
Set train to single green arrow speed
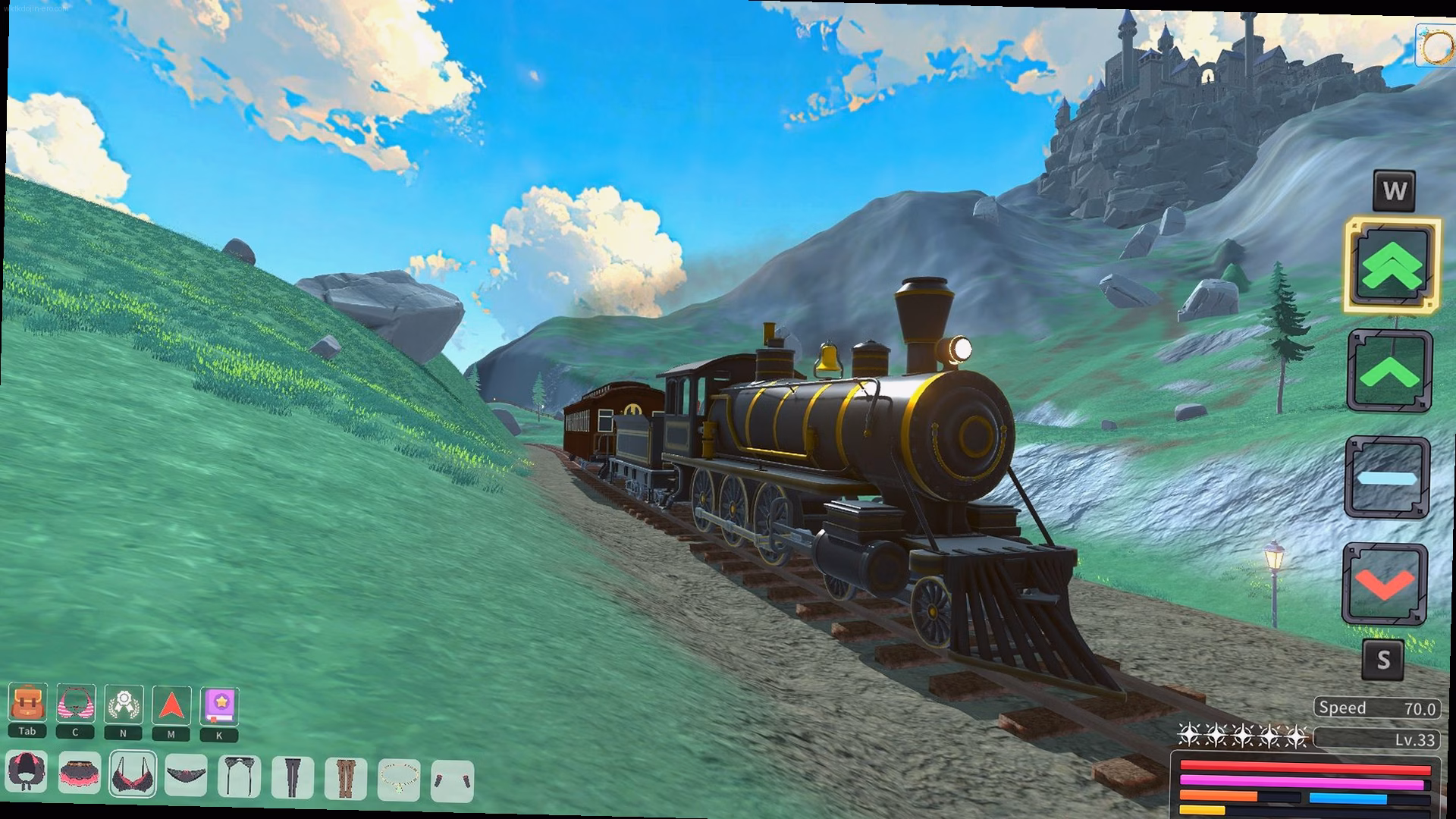pyautogui.click(x=1390, y=372)
